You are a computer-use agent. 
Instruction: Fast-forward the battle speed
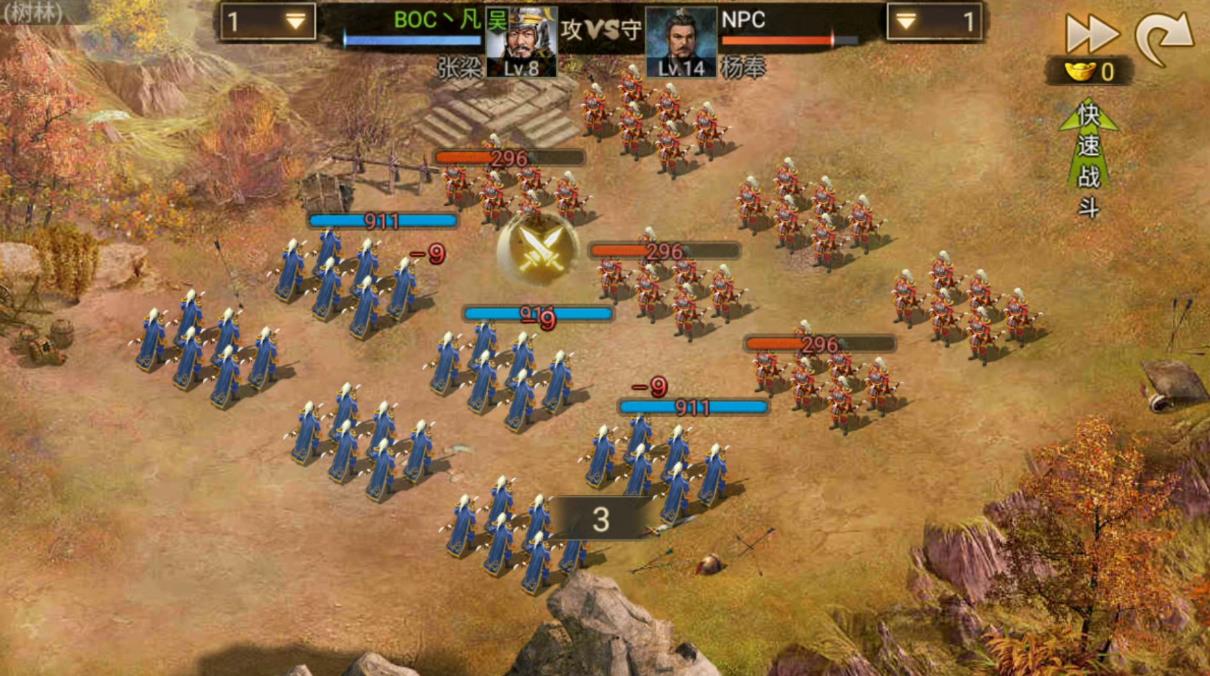1091,34
